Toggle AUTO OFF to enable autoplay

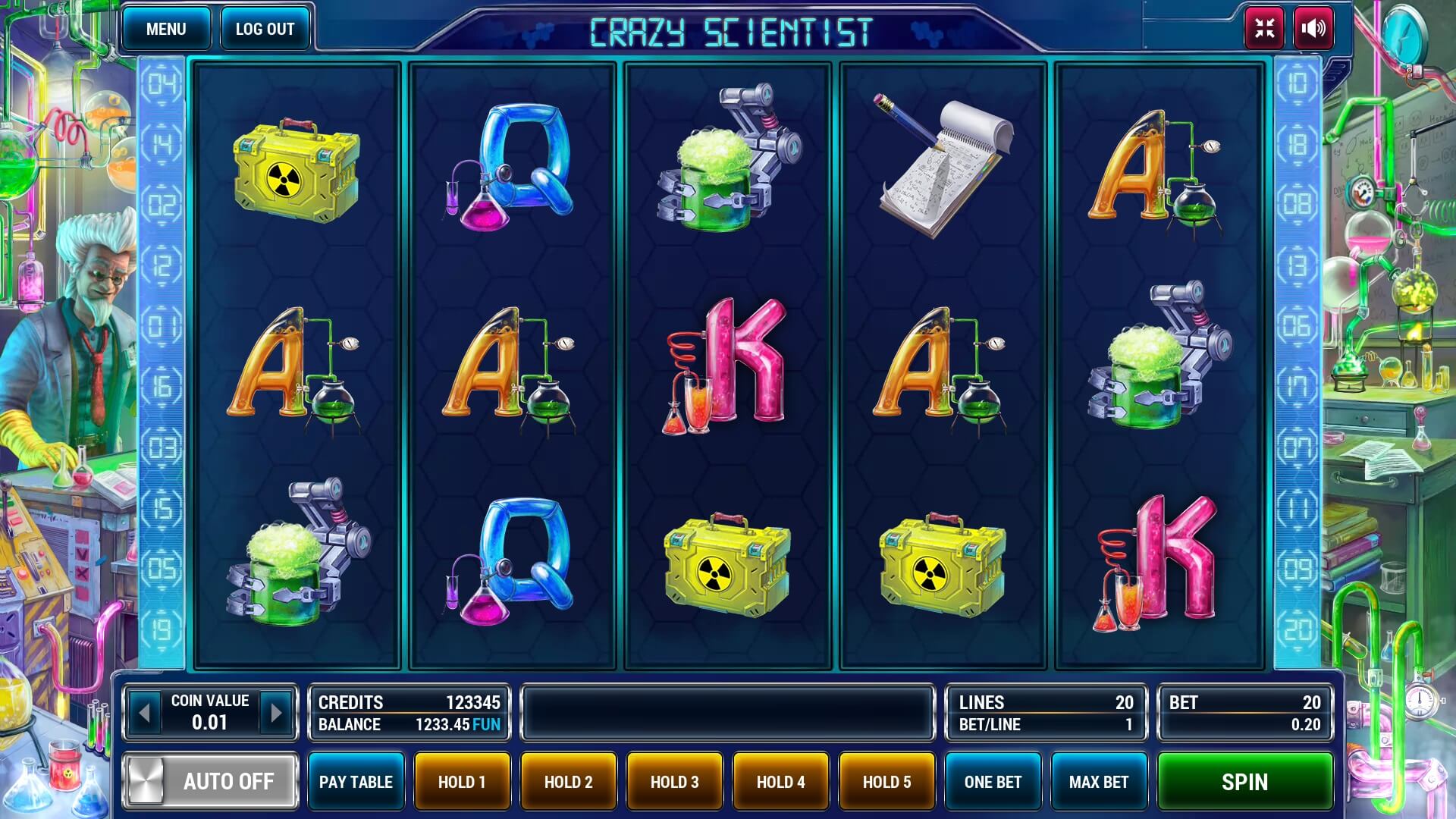coord(210,781)
